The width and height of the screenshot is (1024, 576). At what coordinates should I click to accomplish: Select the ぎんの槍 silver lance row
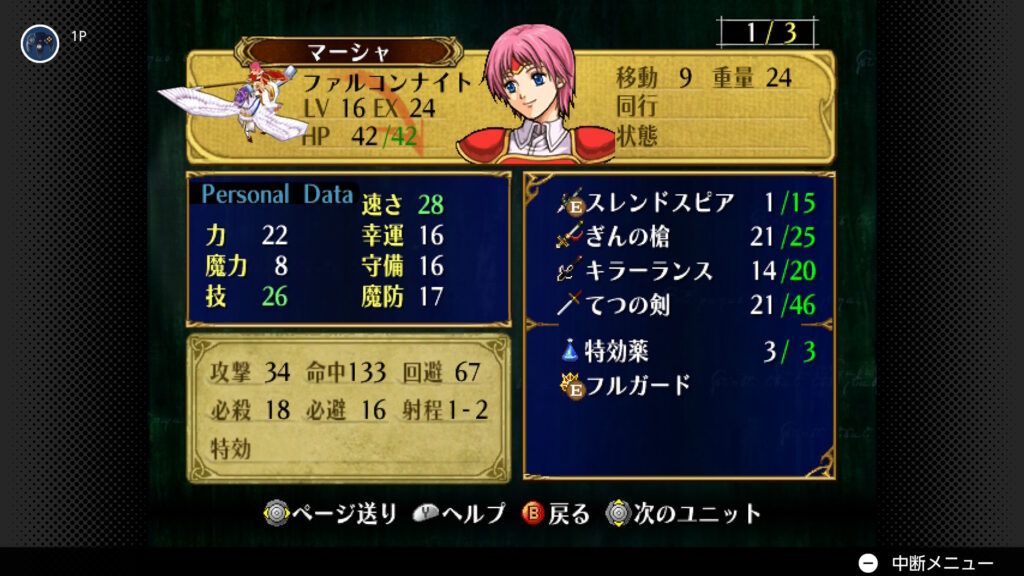tap(686, 237)
